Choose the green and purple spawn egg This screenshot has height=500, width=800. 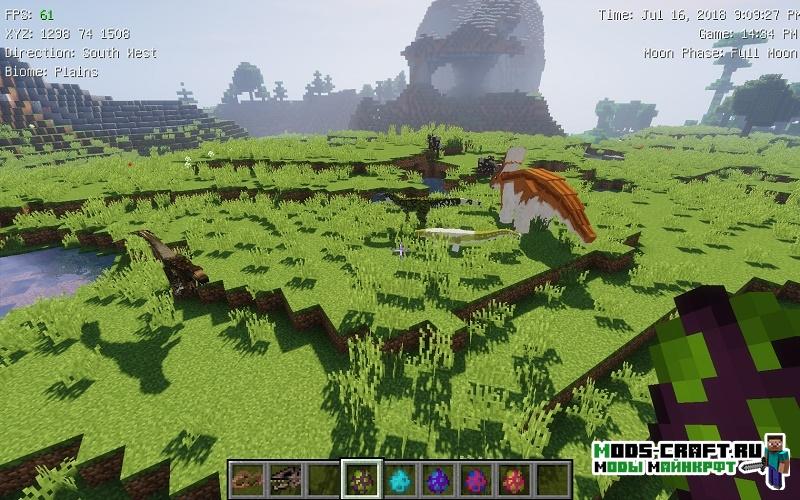tap(361, 479)
